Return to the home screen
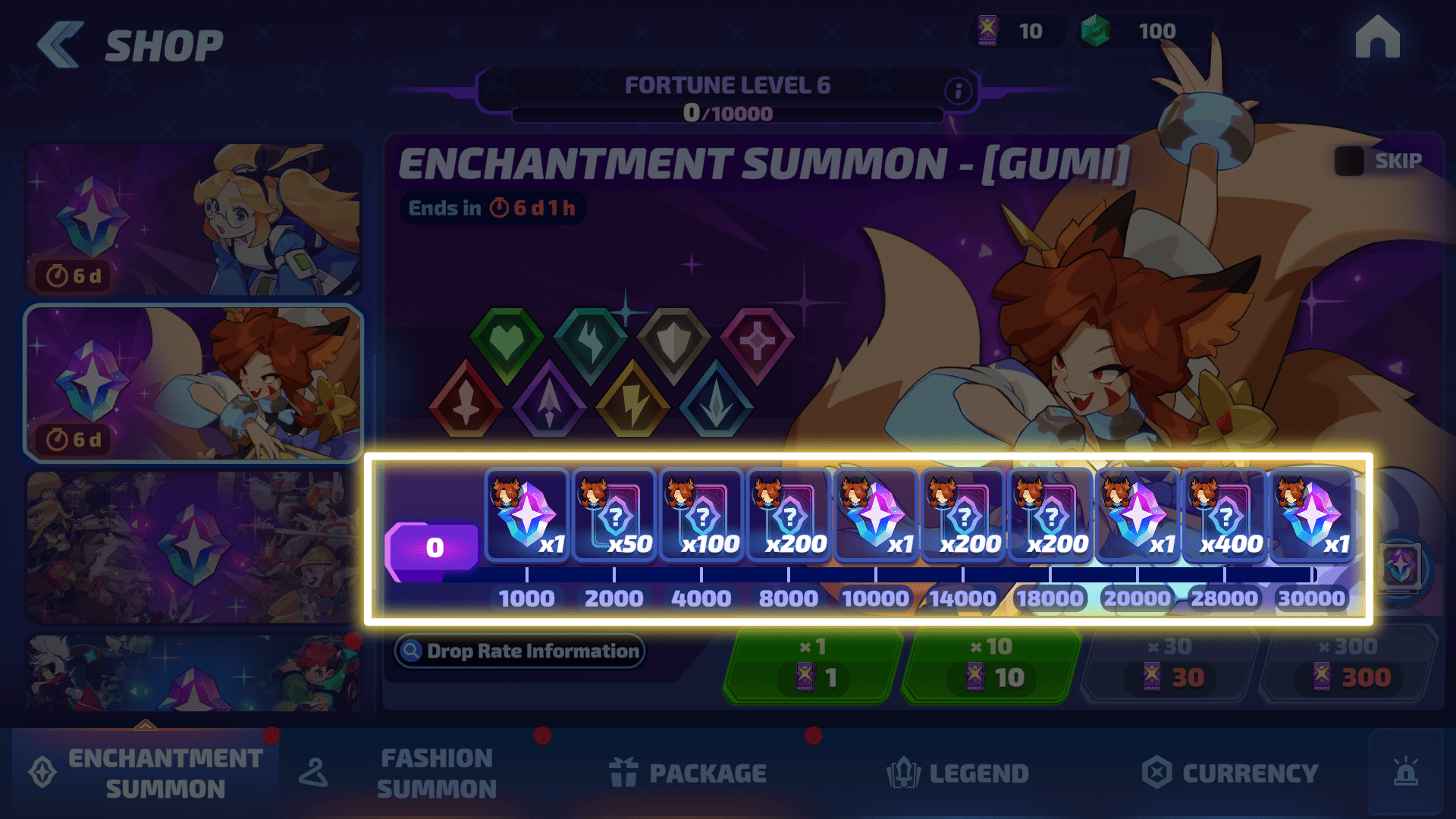Image resolution: width=1456 pixels, height=819 pixels. point(1377,37)
